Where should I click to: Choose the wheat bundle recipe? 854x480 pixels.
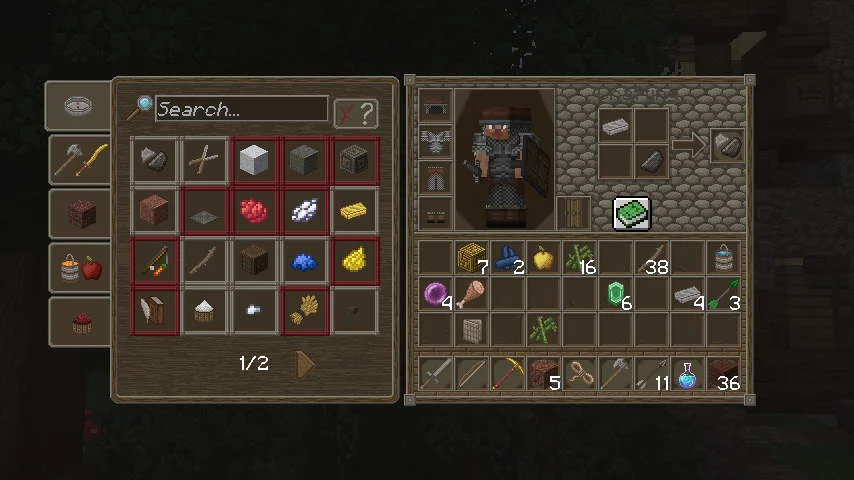pos(305,312)
